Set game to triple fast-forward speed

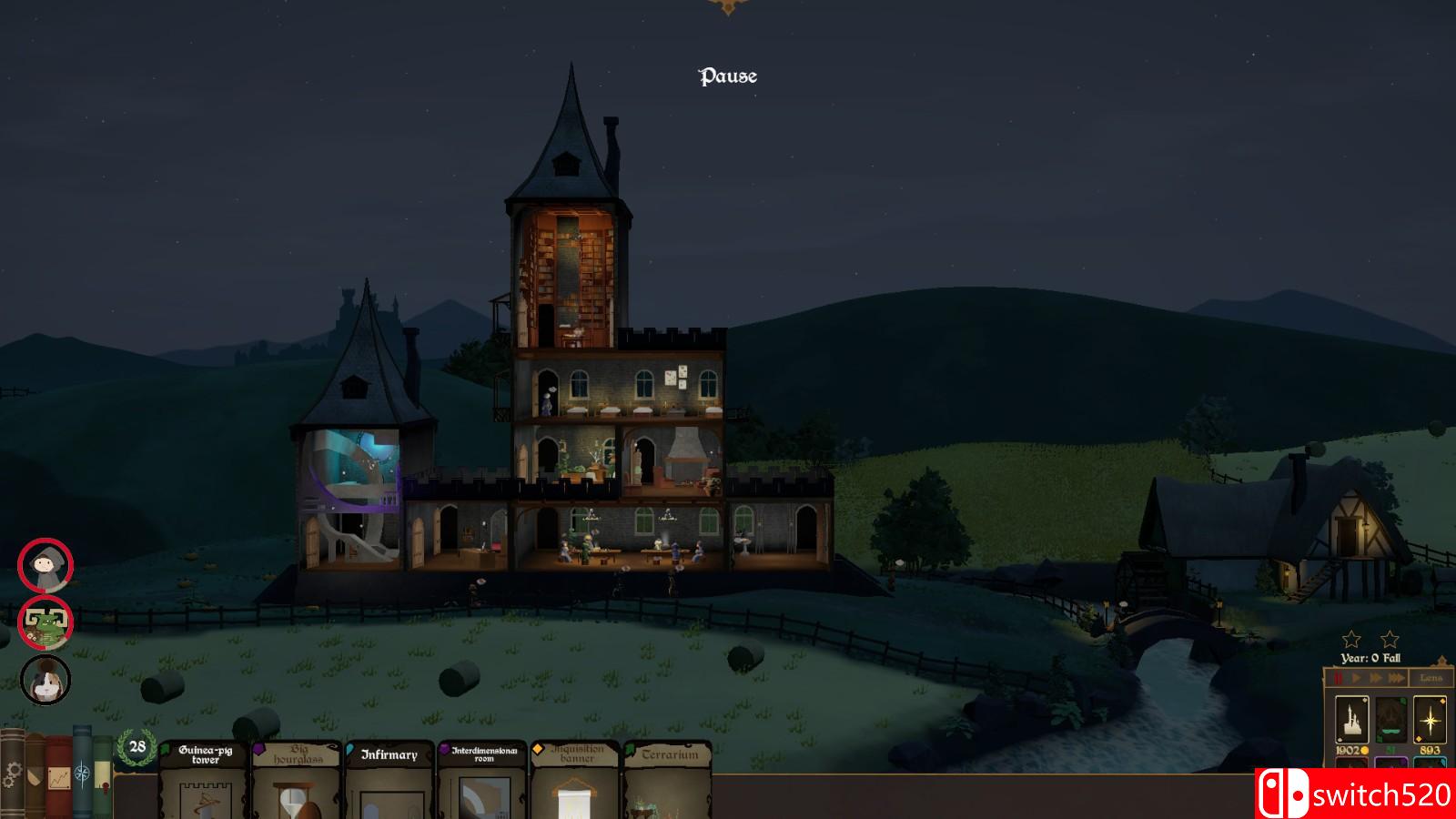1396,678
